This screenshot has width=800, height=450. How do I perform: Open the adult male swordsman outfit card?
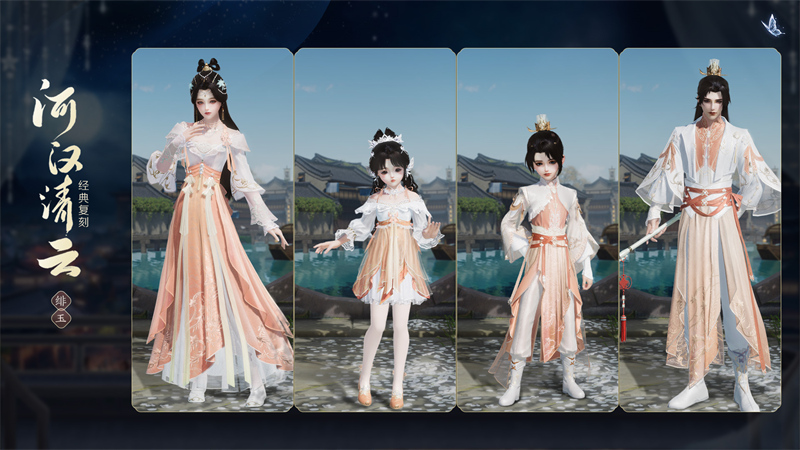pos(700,230)
